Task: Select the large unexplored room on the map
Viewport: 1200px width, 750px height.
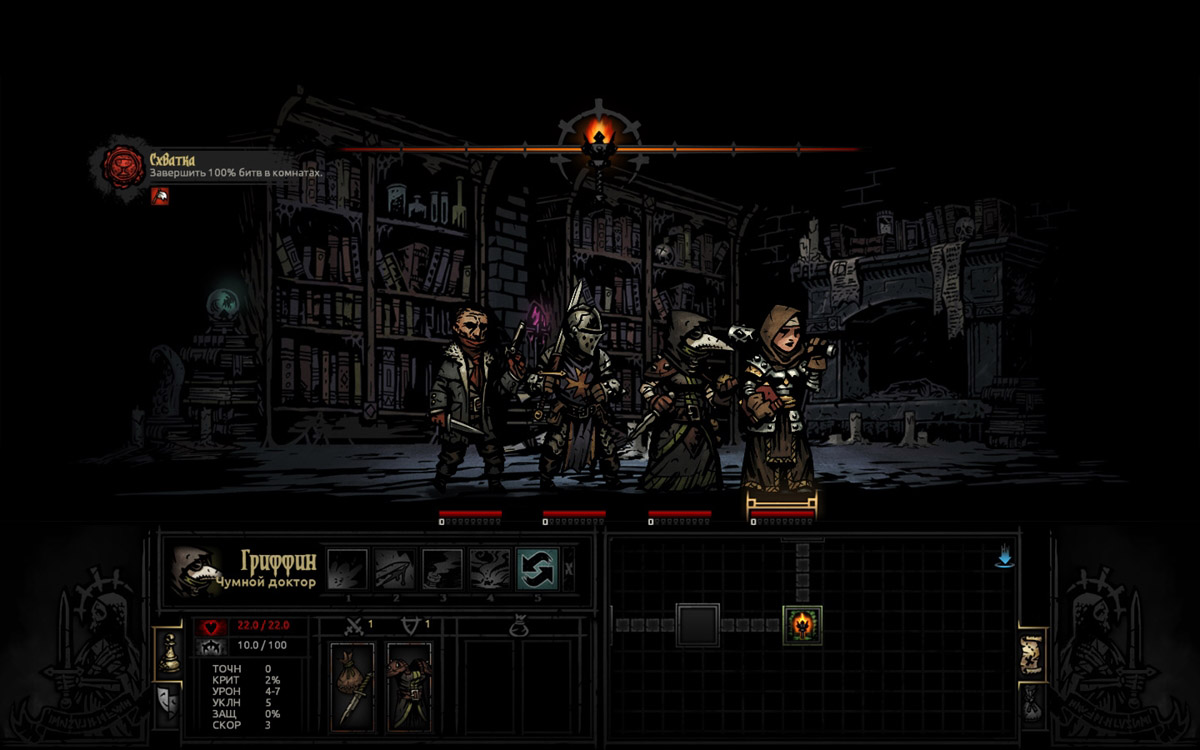Action: point(697,625)
